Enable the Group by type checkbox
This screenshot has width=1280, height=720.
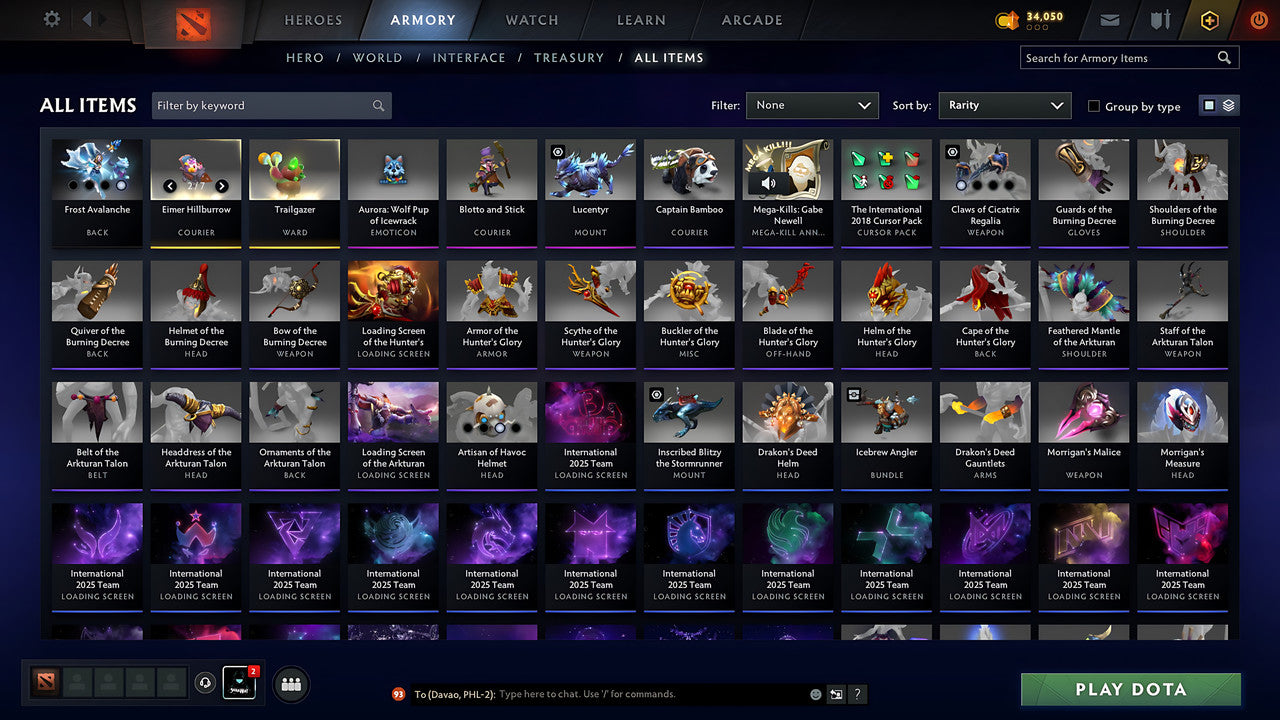[x=1094, y=106]
